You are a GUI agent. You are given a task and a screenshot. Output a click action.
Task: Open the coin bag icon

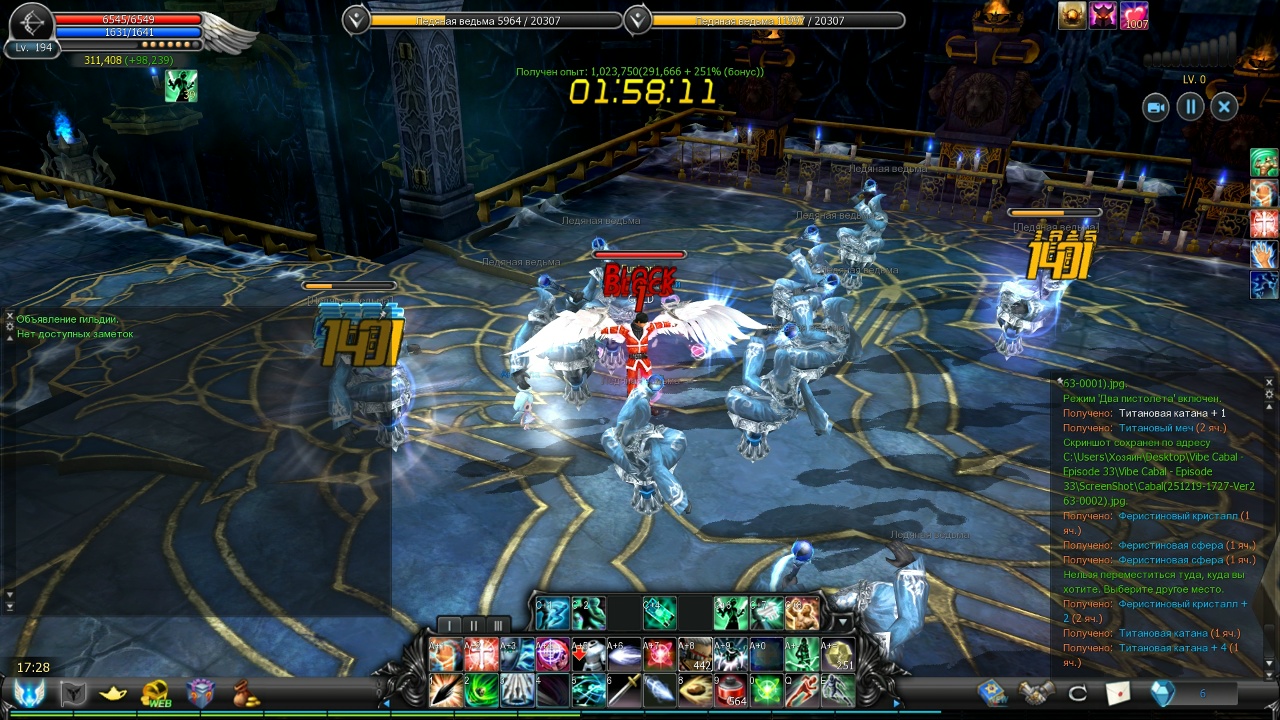coord(245,693)
